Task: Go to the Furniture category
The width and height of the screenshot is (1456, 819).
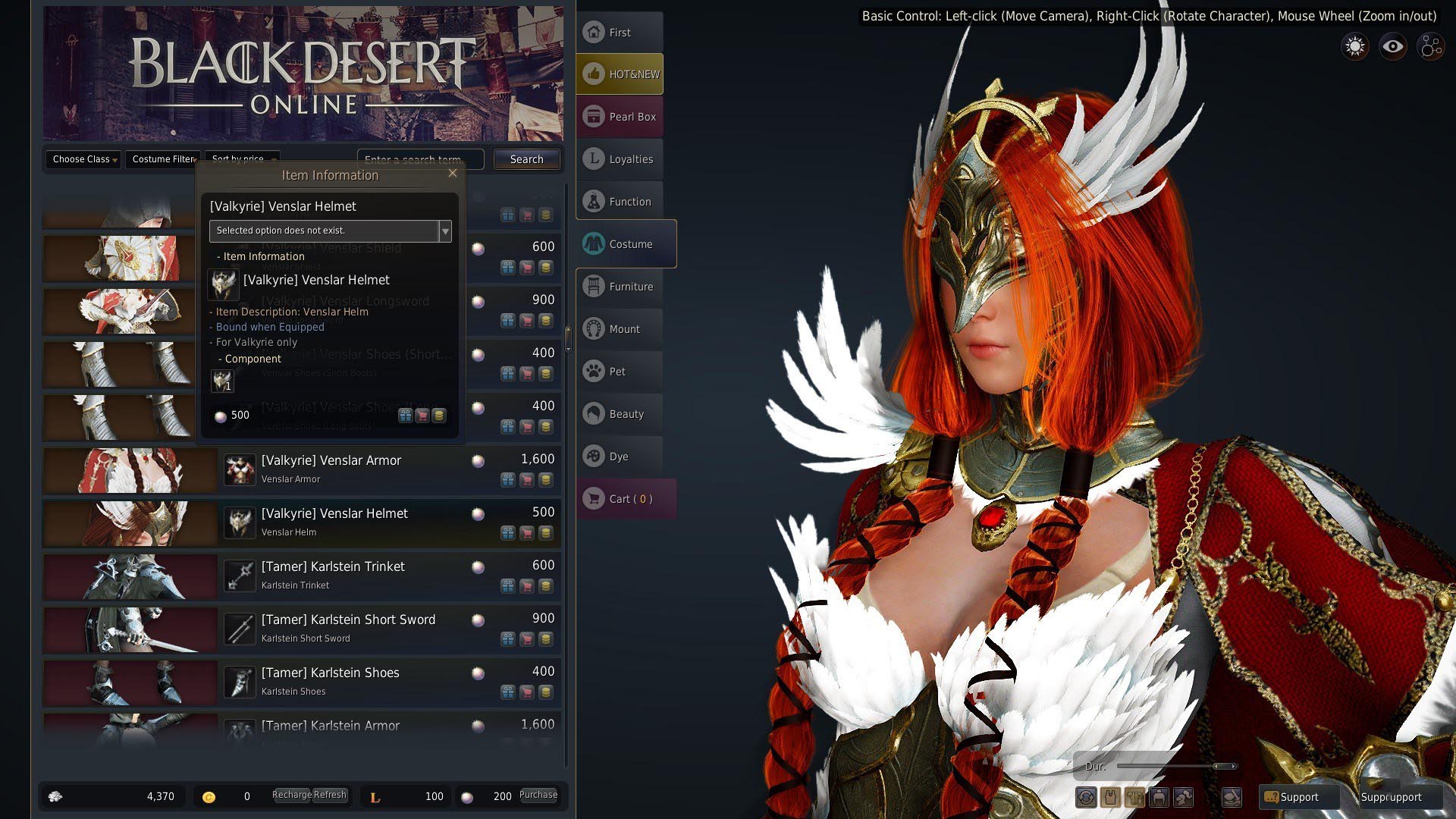Action: [x=620, y=287]
